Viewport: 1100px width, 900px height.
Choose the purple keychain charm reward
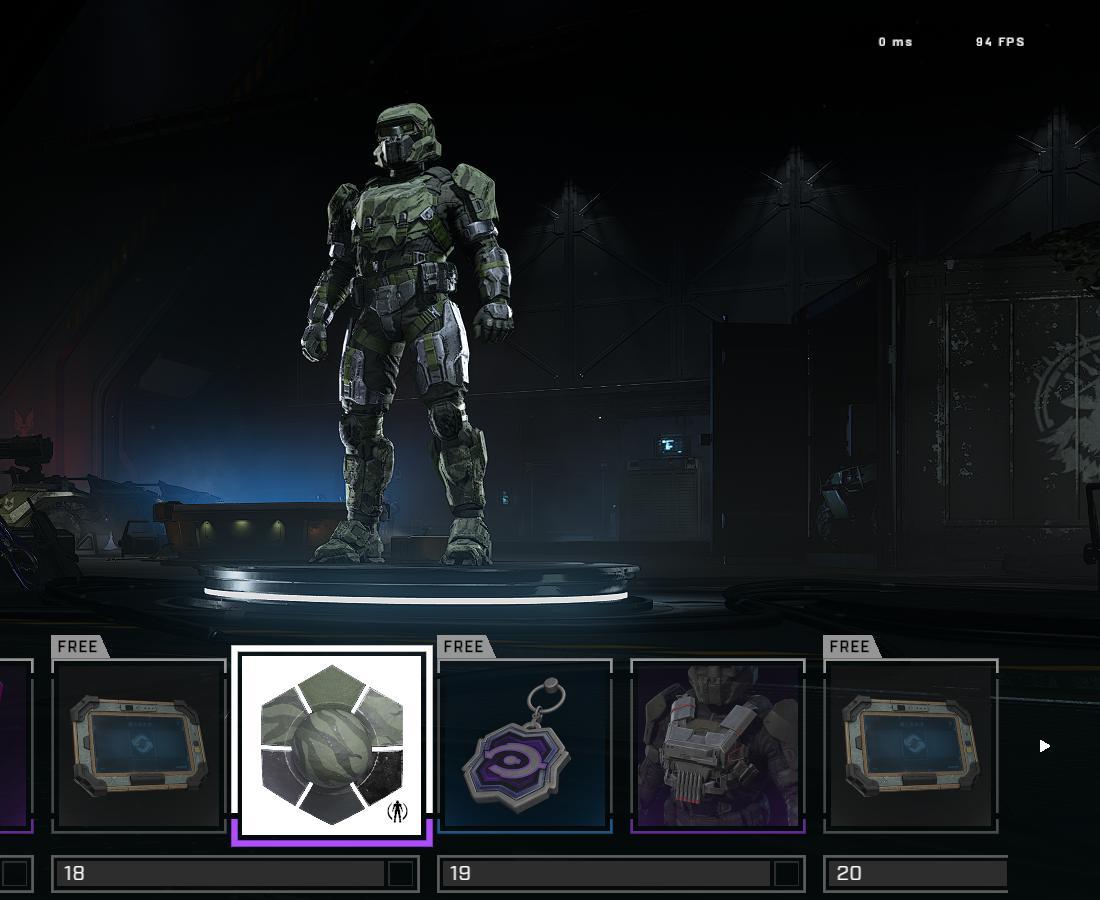coord(524,746)
